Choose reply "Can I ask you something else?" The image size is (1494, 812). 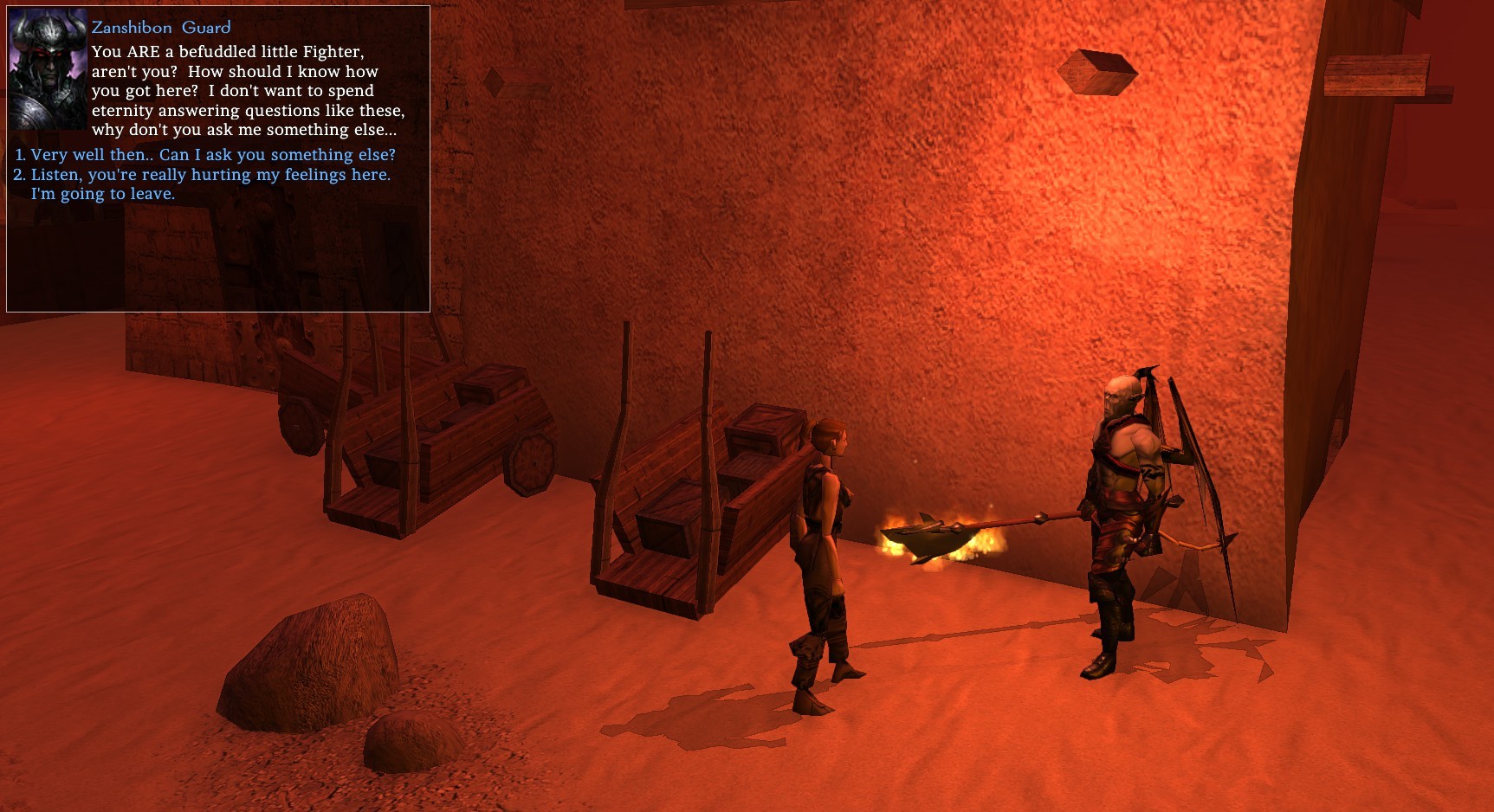[x=212, y=155]
